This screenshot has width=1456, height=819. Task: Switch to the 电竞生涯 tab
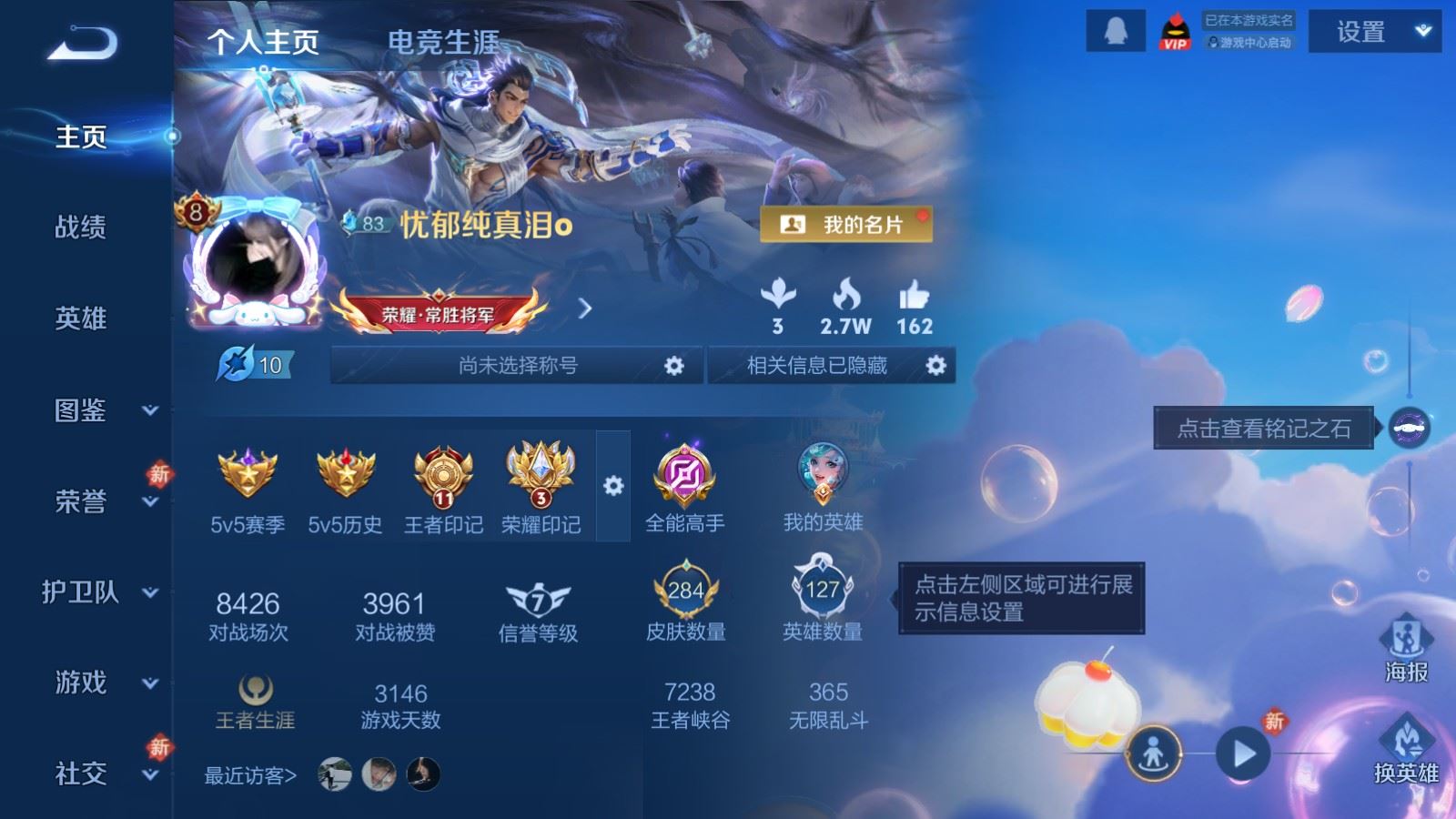click(444, 42)
